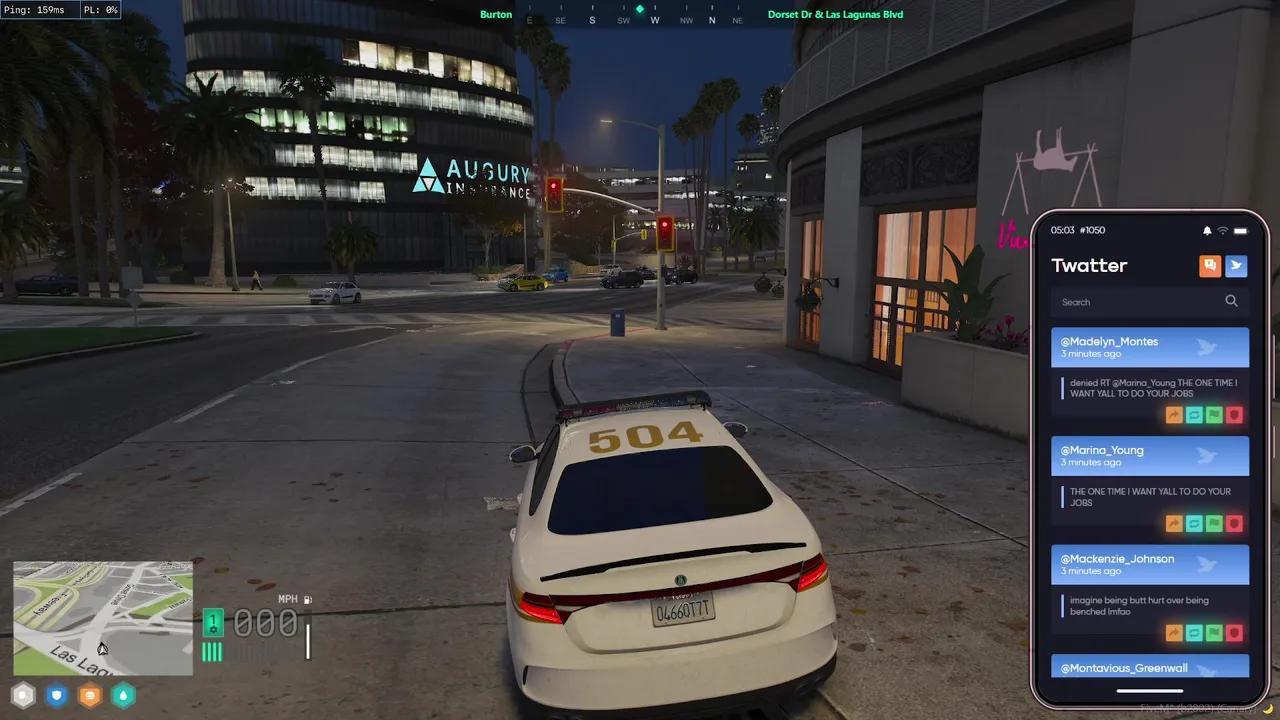Flag @Mackenzie_Johnson's tweet with the green icon
This screenshot has height=720, width=1280.
[x=1214, y=632]
